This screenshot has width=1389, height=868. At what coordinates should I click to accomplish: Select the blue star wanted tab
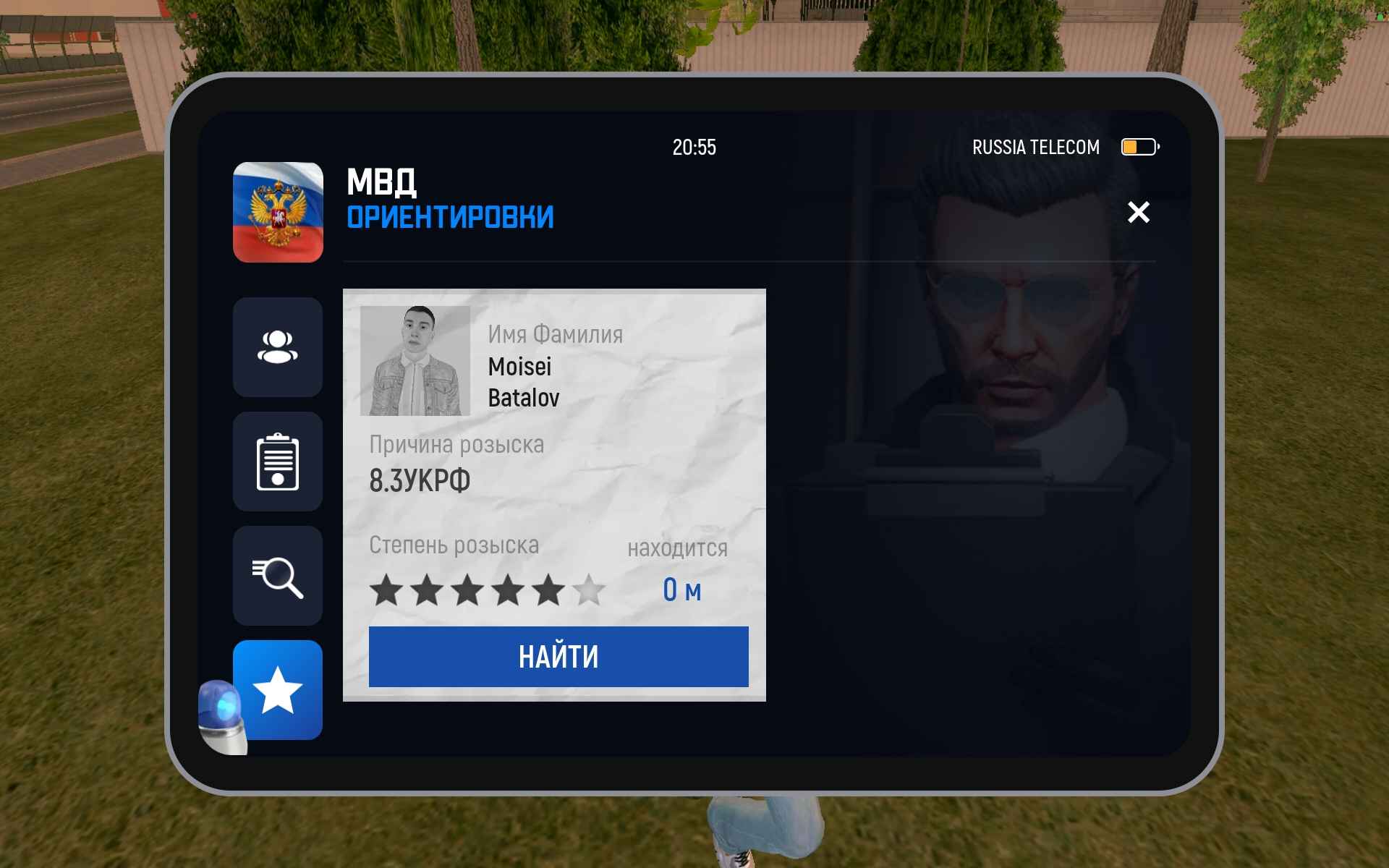click(279, 690)
